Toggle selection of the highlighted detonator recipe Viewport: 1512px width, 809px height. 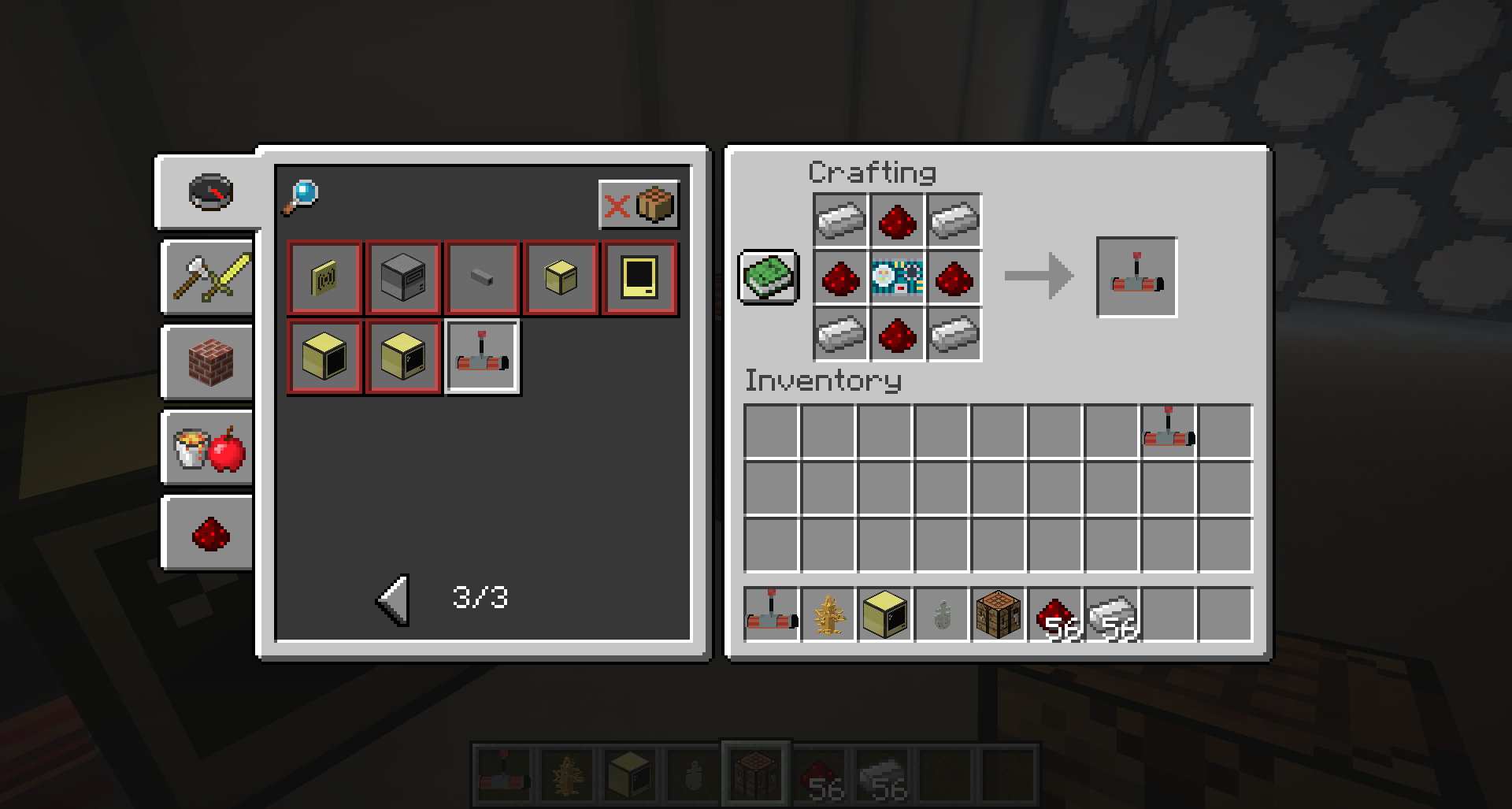tap(482, 356)
